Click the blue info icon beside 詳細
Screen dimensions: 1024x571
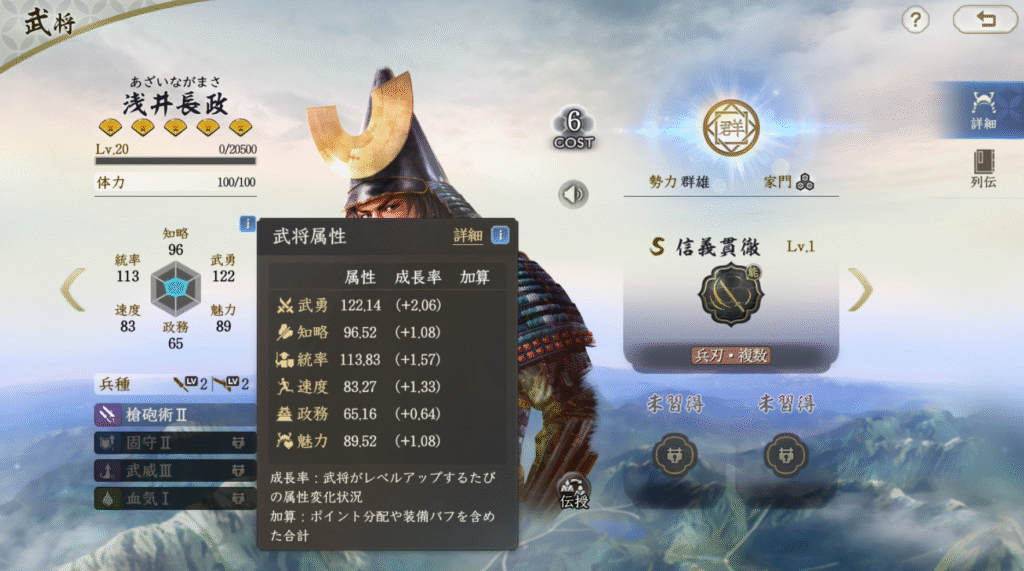499,235
